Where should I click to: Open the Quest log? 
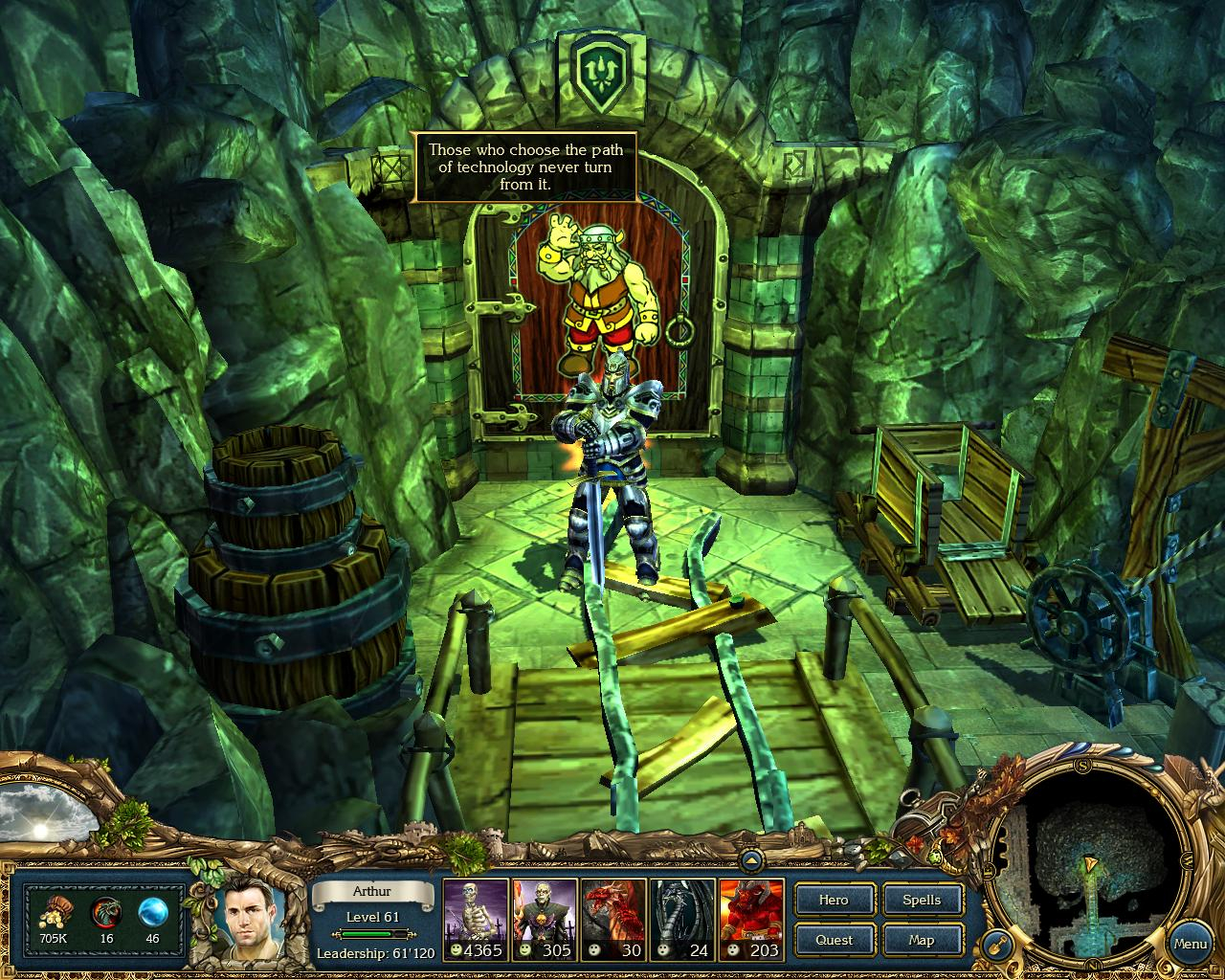coord(834,940)
